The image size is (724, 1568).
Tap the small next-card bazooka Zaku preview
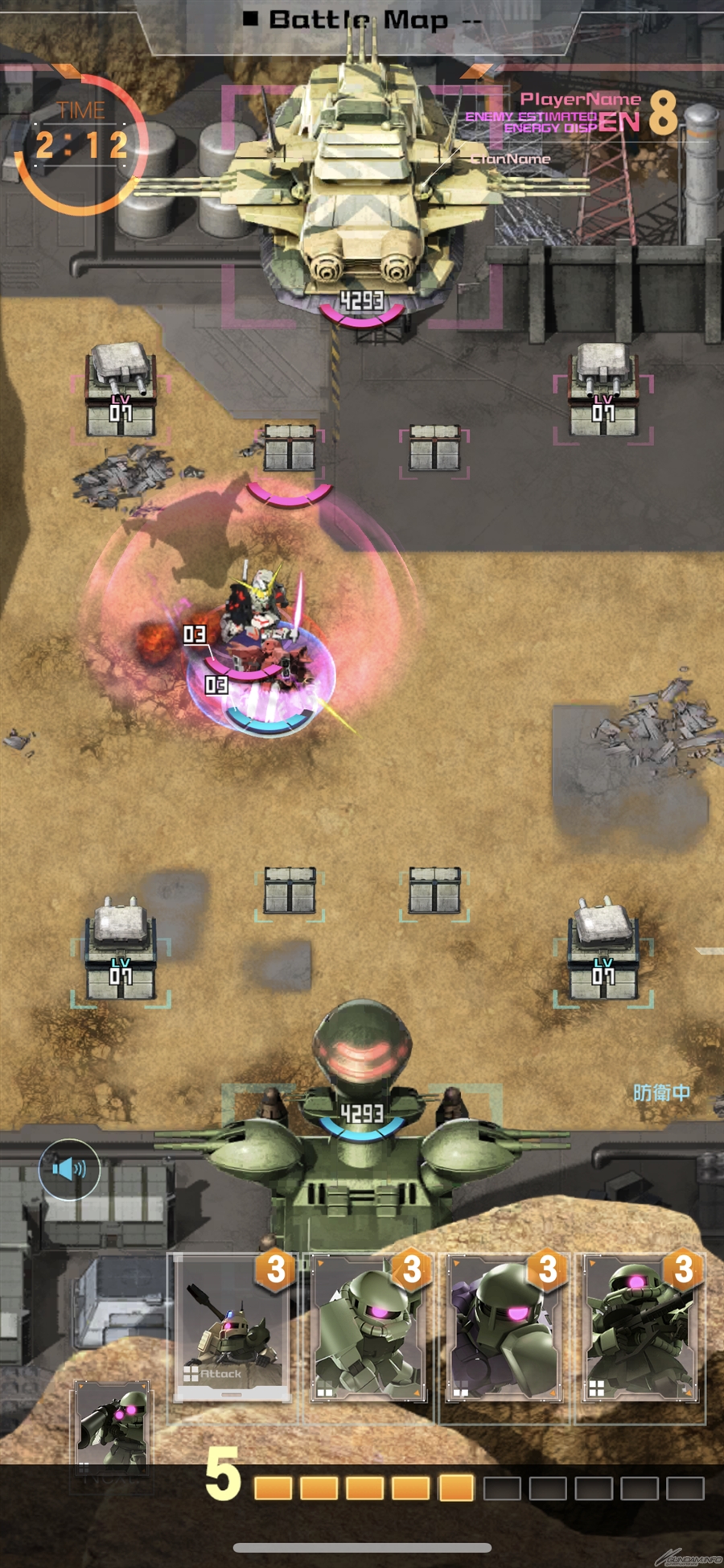pos(113,1426)
